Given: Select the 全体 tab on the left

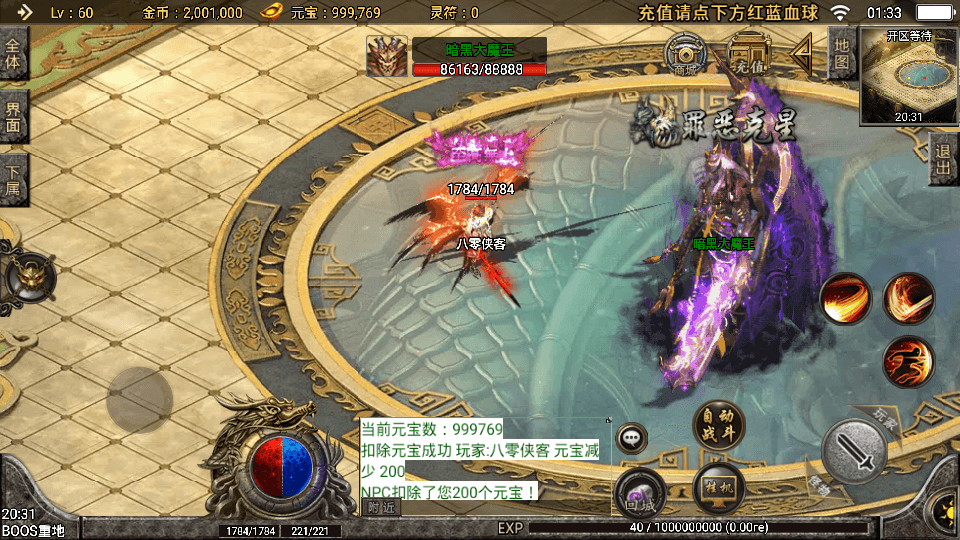Looking at the screenshot, I should 13,55.
